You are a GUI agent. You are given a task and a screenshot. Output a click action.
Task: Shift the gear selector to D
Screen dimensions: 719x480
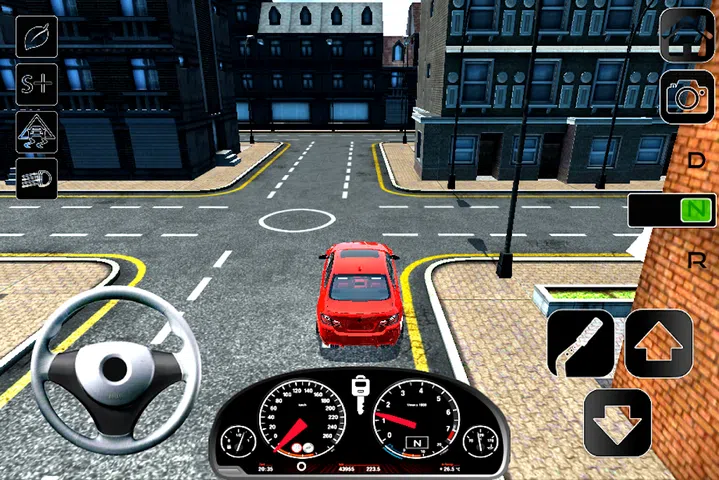click(x=697, y=160)
